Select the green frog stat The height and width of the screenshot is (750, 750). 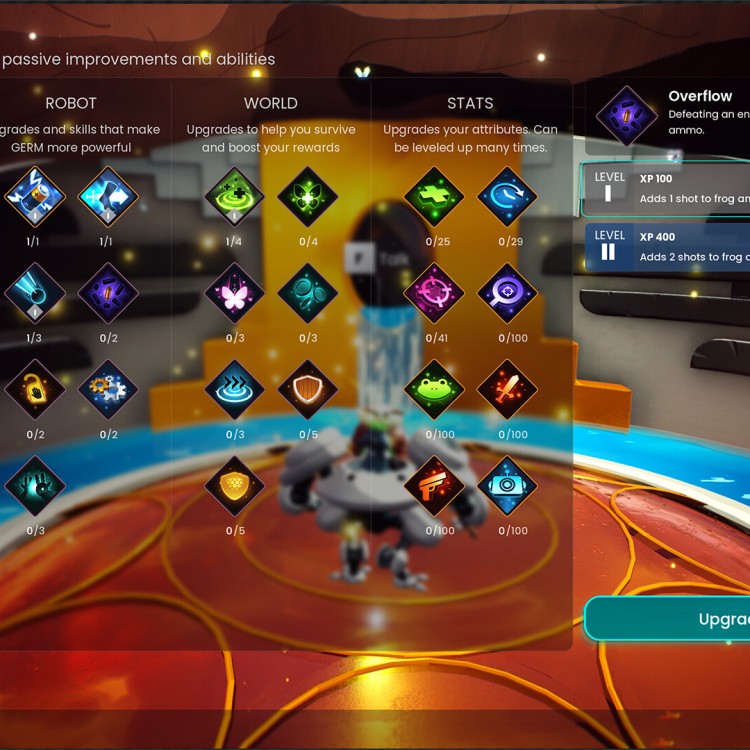tap(434, 390)
